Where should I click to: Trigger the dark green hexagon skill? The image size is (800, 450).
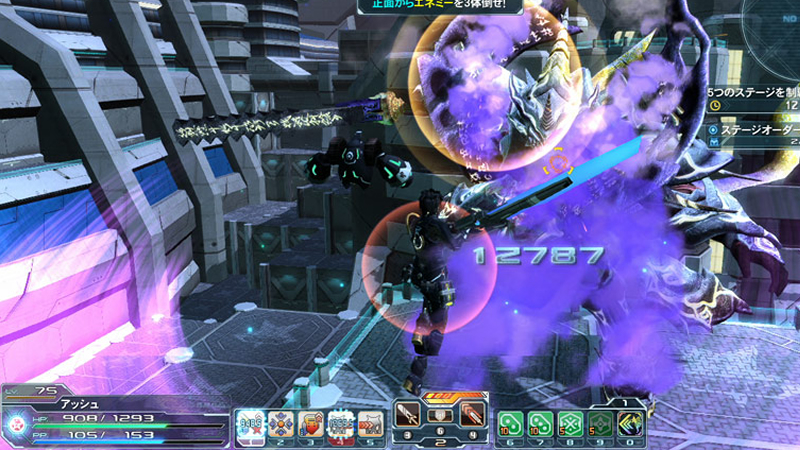click(x=600, y=424)
